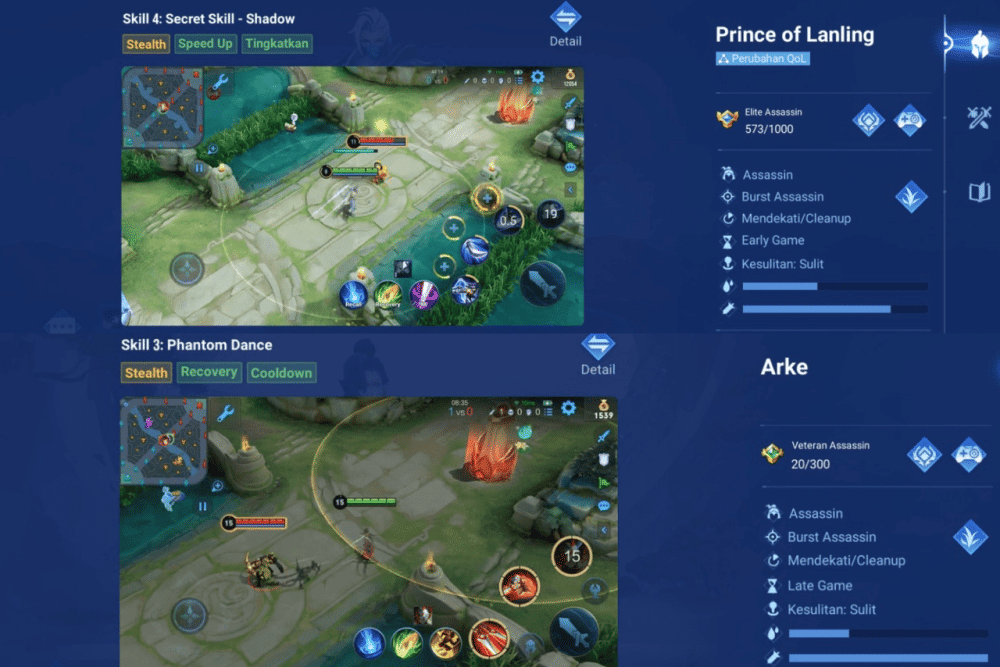This screenshot has width=1000, height=667.
Task: Click the leaf diamond icon beside Burst Assassin under Arke
Action: pos(970,537)
